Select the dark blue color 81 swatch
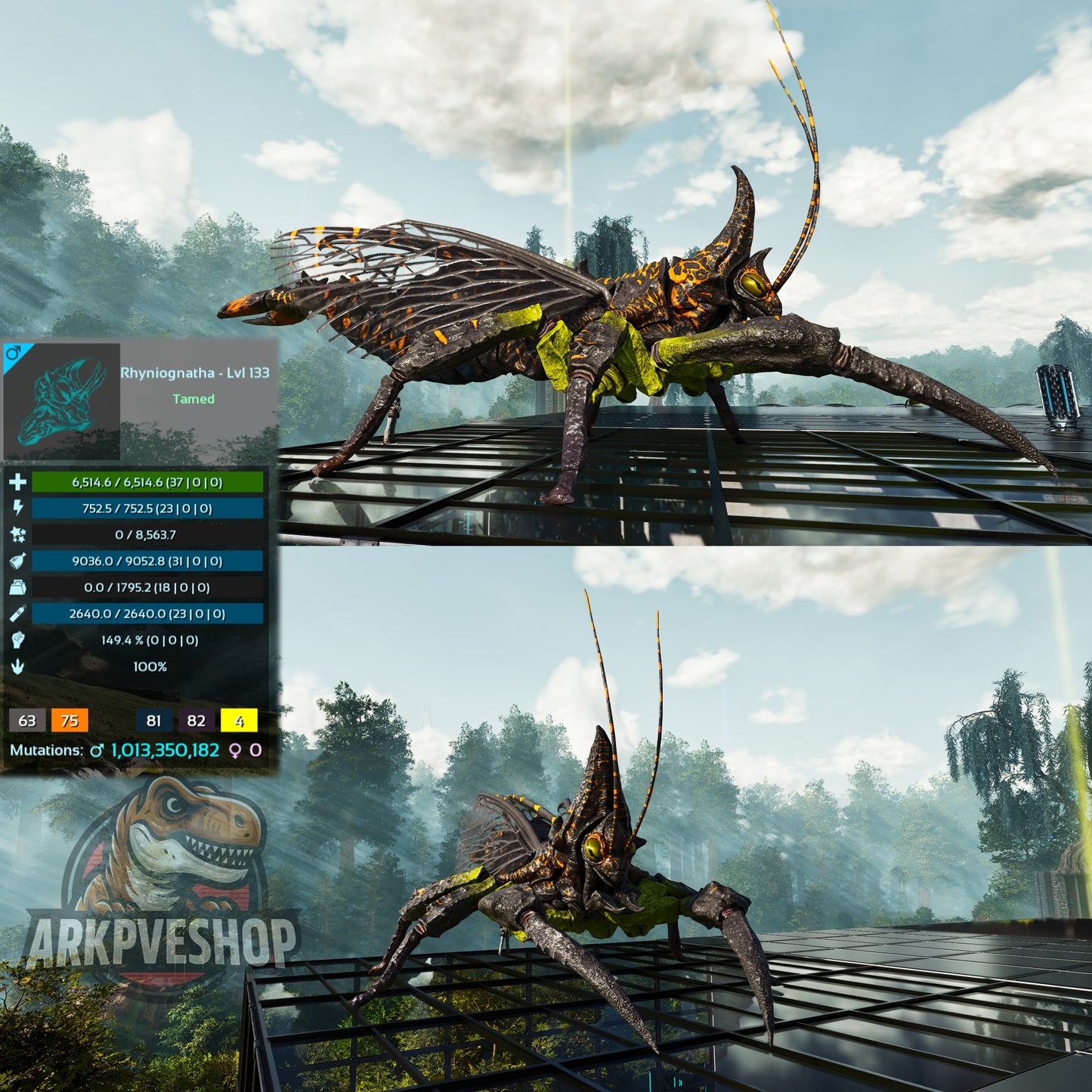The width and height of the screenshot is (1092, 1092). tap(154, 720)
